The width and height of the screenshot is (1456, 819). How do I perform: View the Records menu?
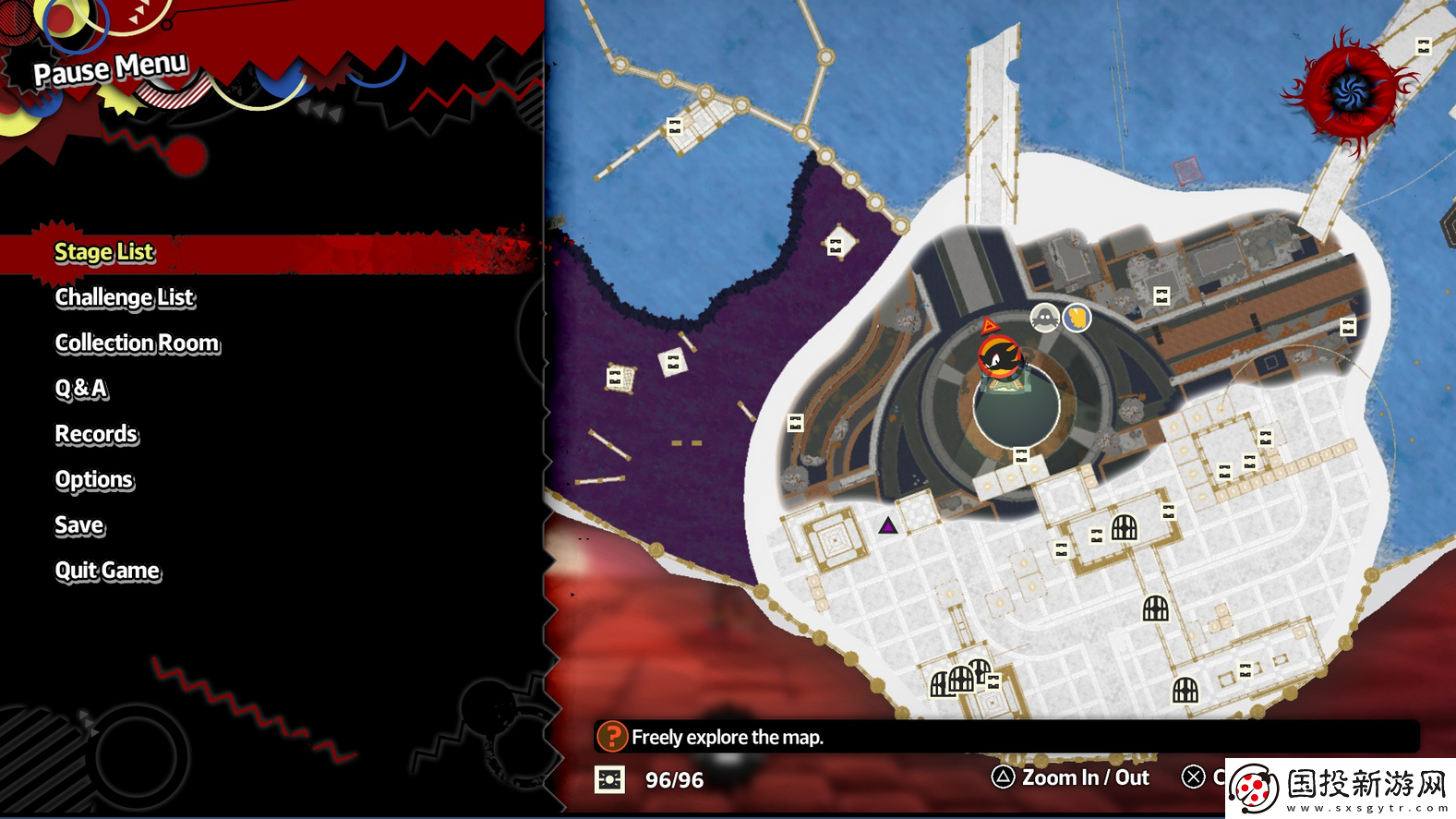96,434
